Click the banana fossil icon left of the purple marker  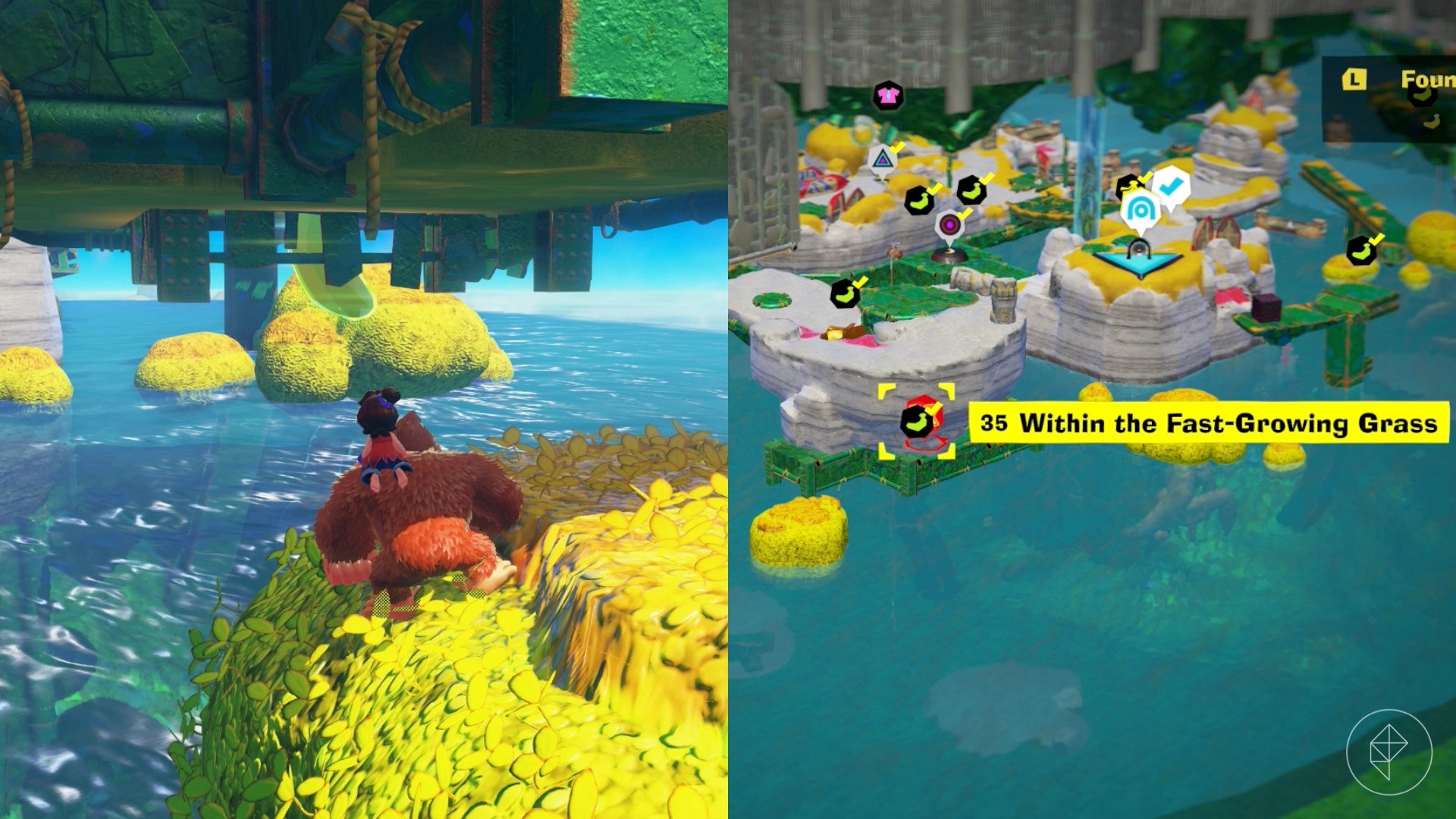919,202
